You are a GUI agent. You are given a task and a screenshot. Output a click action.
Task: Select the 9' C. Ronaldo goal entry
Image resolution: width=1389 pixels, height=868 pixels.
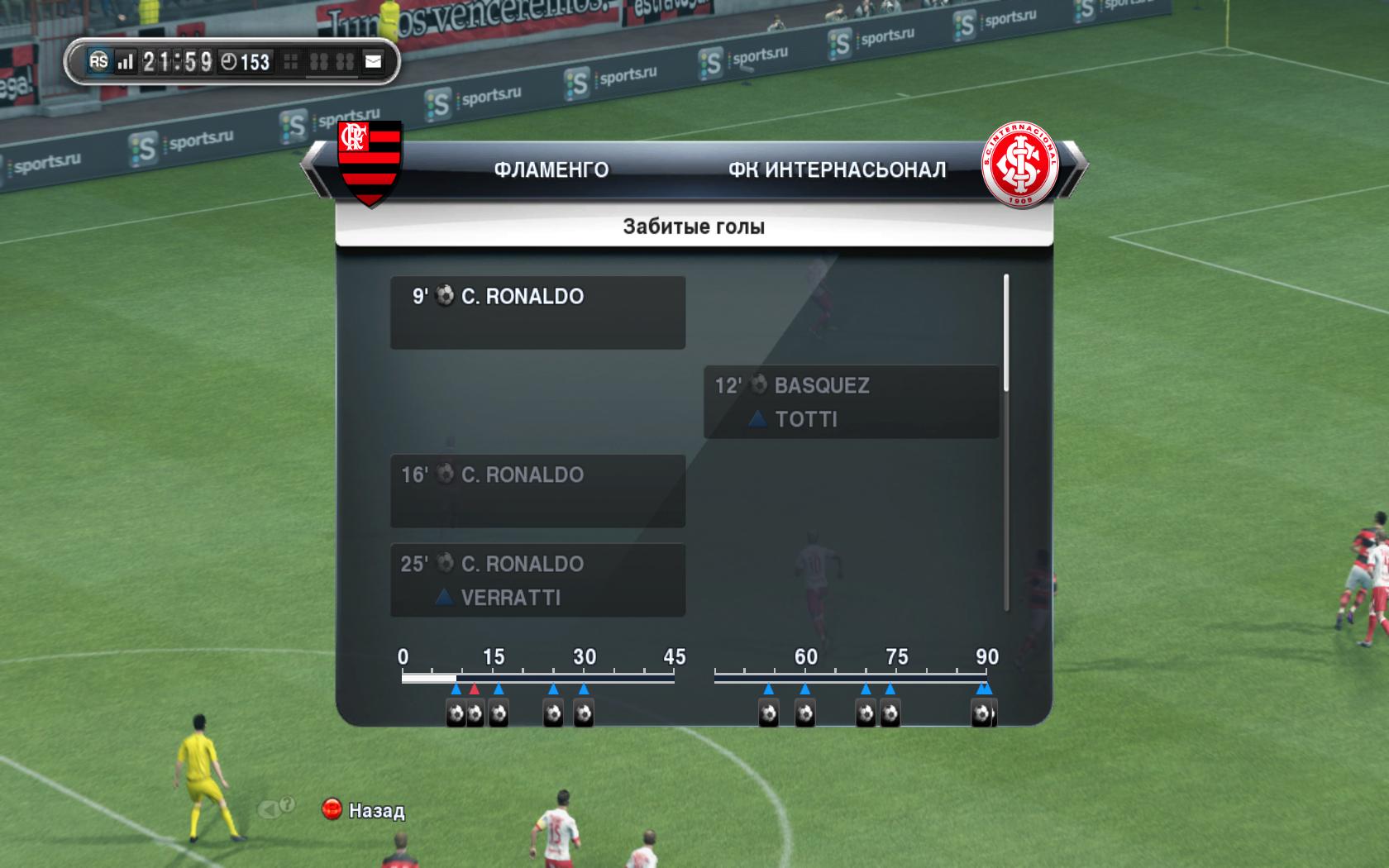point(537,312)
